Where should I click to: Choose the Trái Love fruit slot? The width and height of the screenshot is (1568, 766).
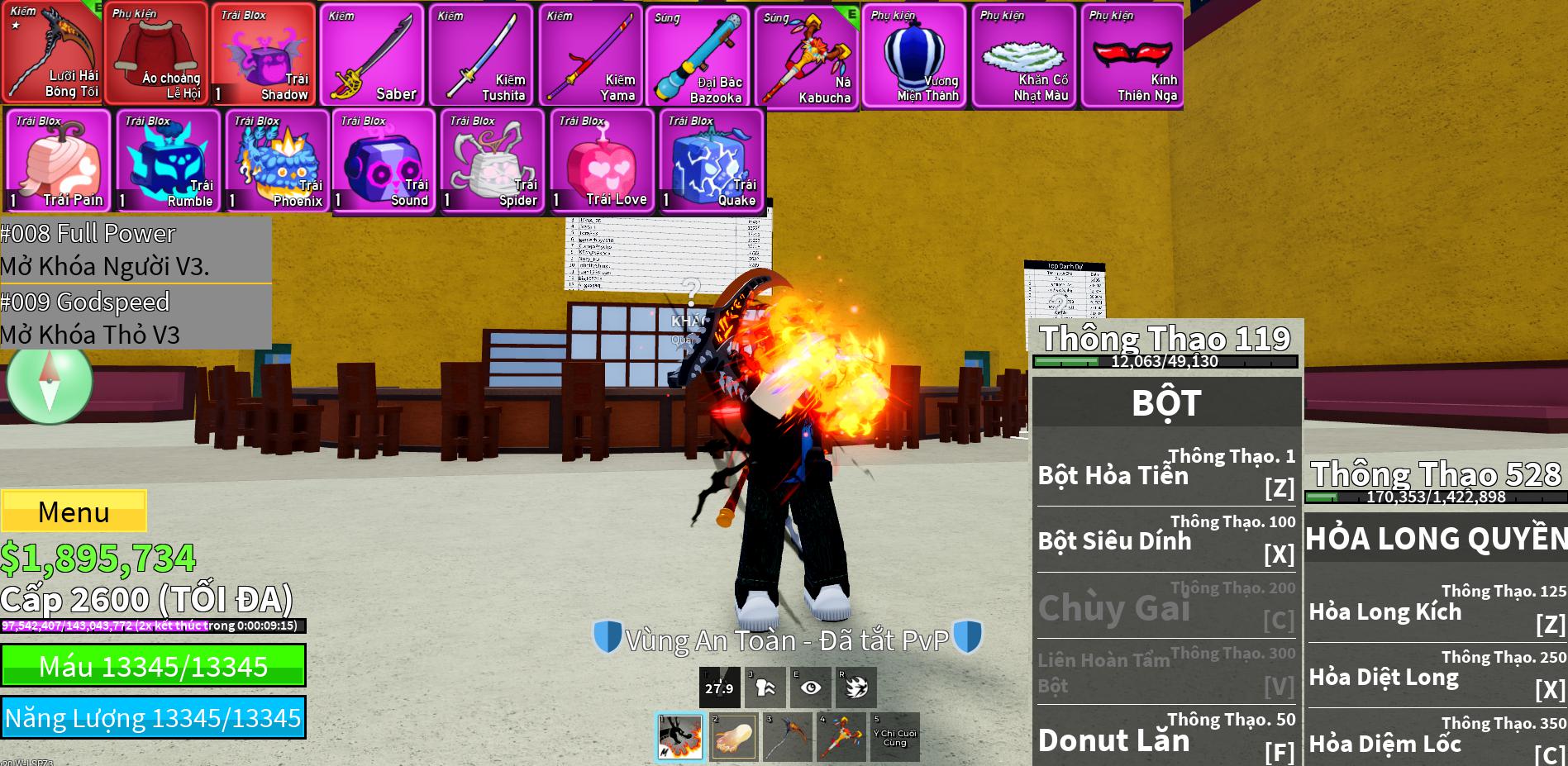tap(602, 161)
